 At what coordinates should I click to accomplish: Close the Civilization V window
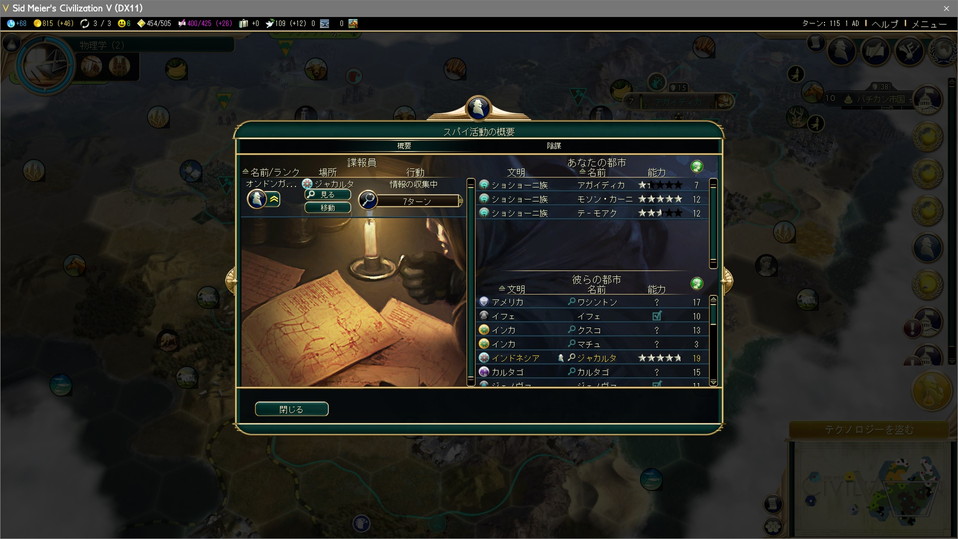pyautogui.click(x=946, y=8)
